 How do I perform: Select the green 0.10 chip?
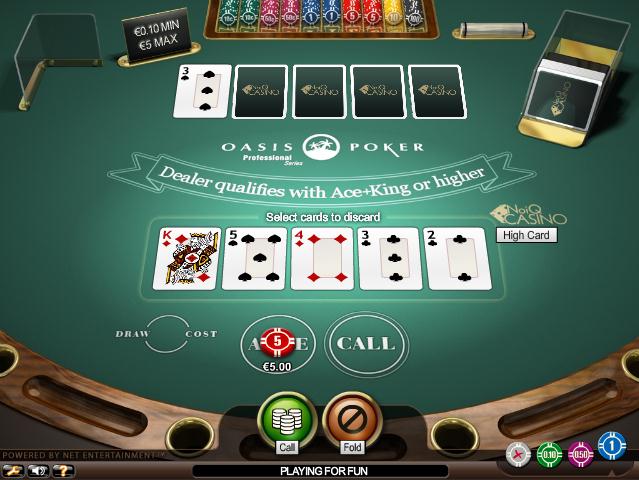tap(548, 455)
